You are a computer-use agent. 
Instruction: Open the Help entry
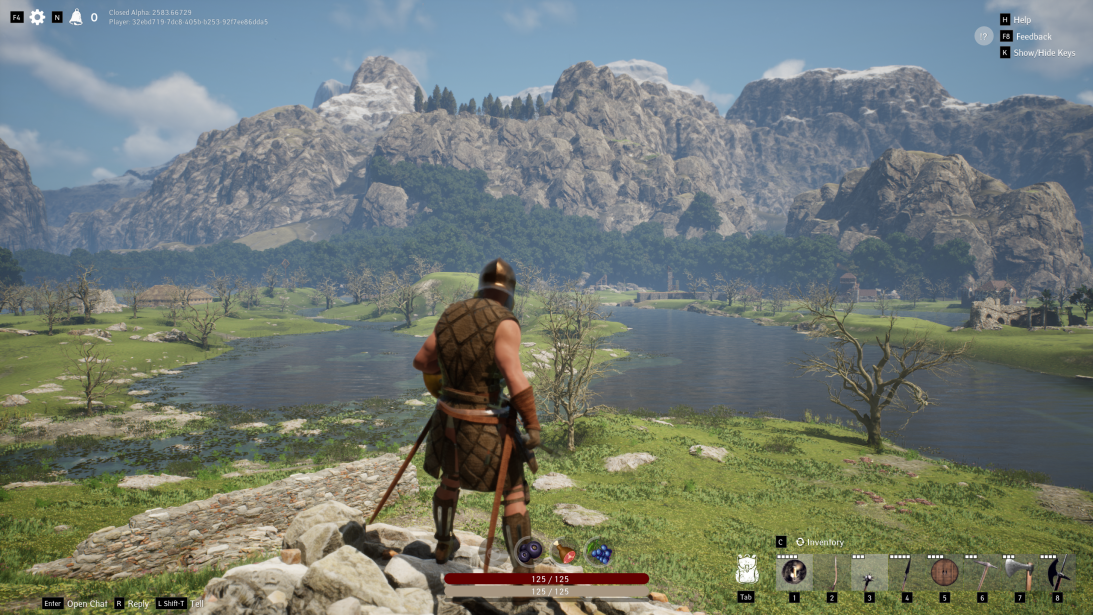pos(1022,19)
